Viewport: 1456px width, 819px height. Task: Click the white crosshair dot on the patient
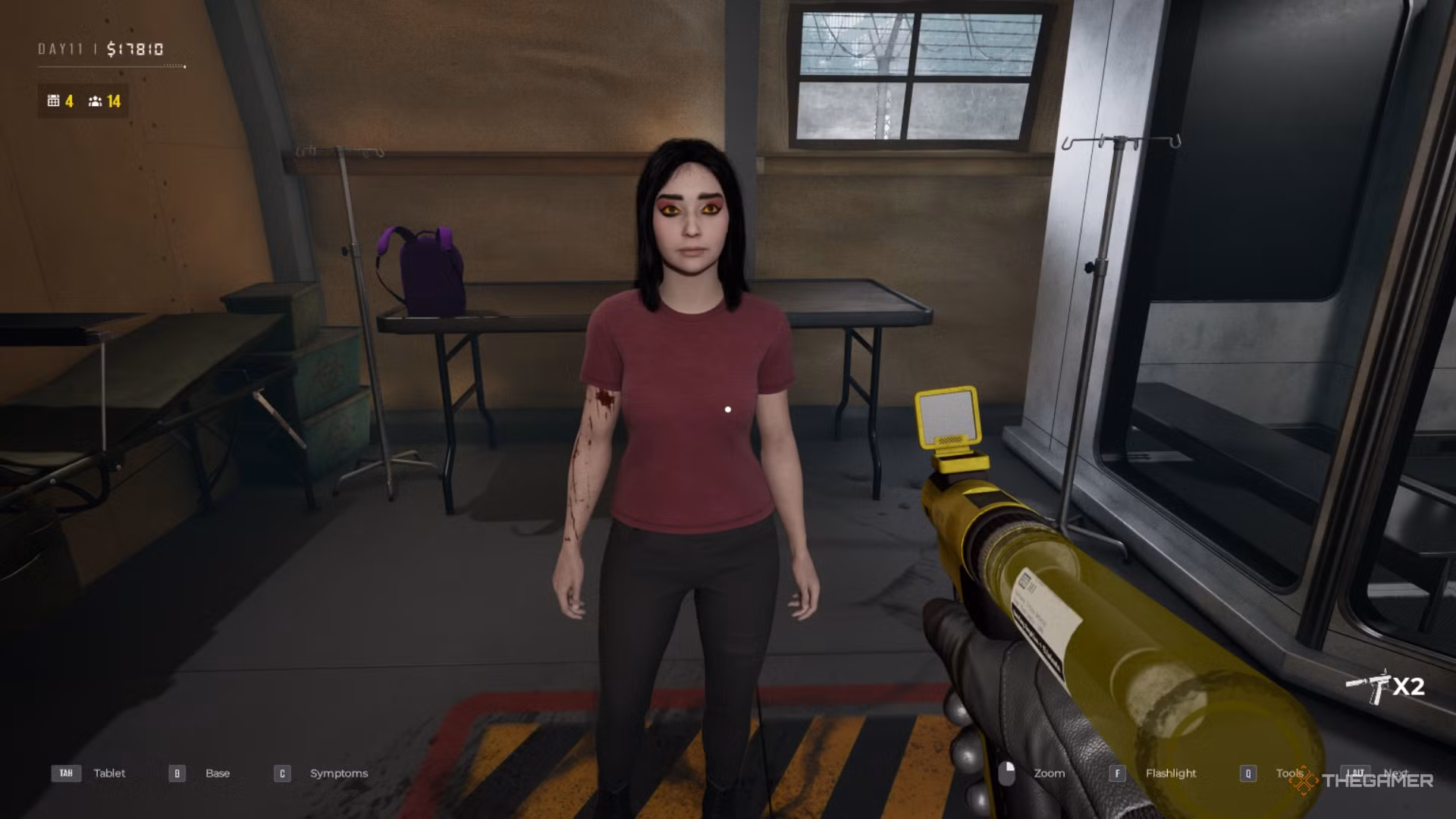click(x=728, y=409)
